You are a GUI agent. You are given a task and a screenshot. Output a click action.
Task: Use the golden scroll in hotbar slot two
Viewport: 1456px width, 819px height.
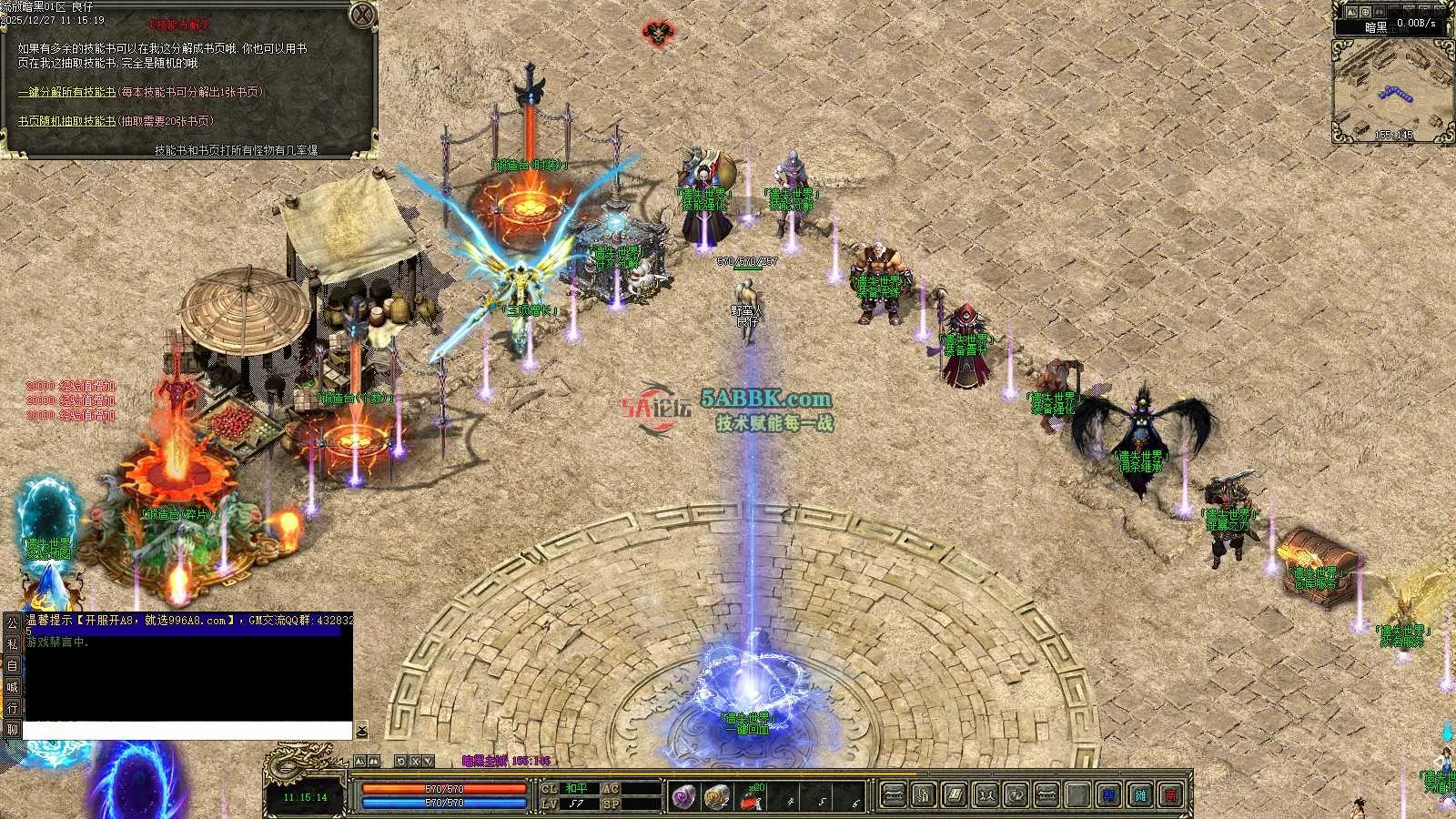(716, 797)
